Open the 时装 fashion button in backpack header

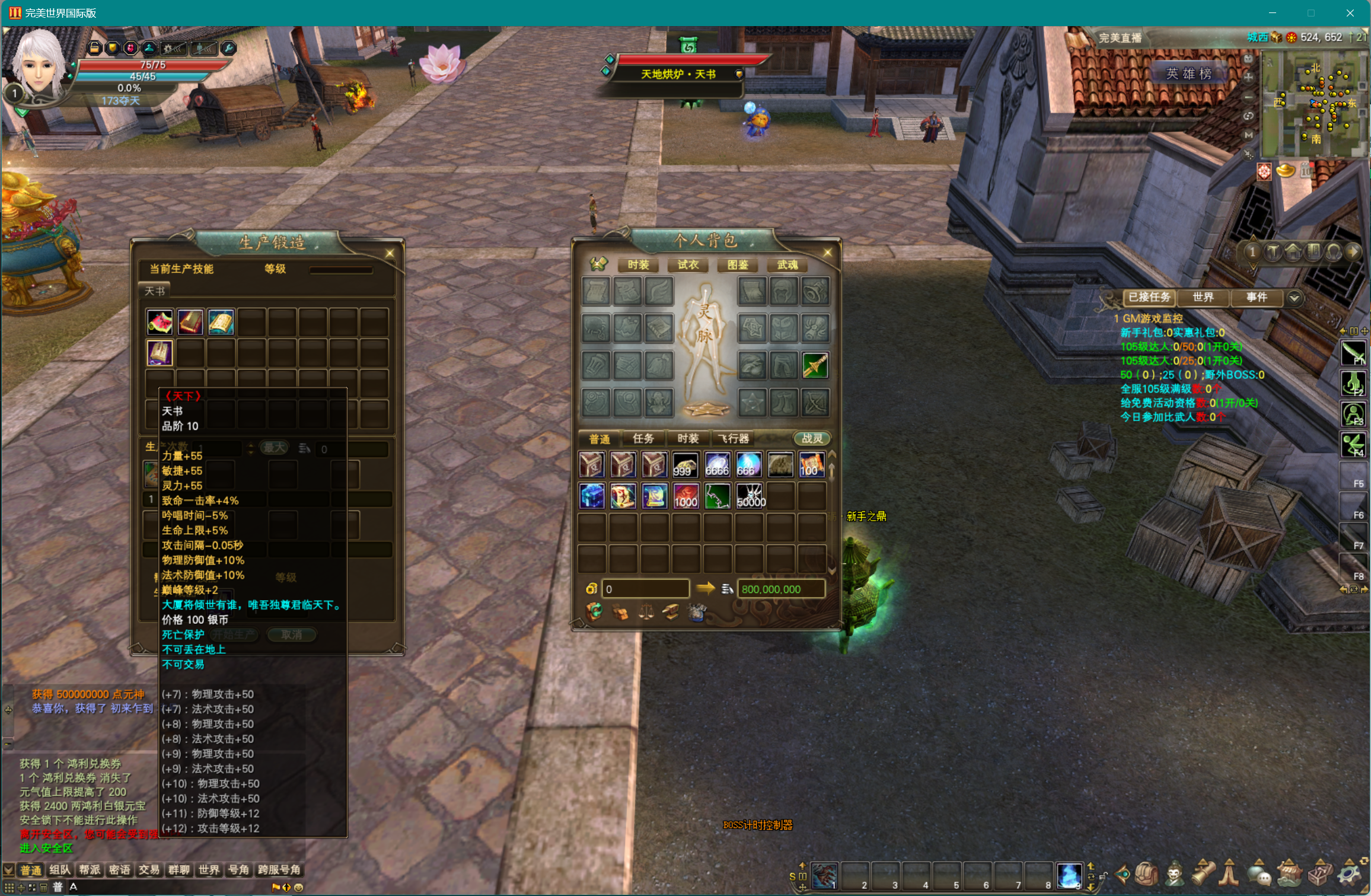click(638, 264)
